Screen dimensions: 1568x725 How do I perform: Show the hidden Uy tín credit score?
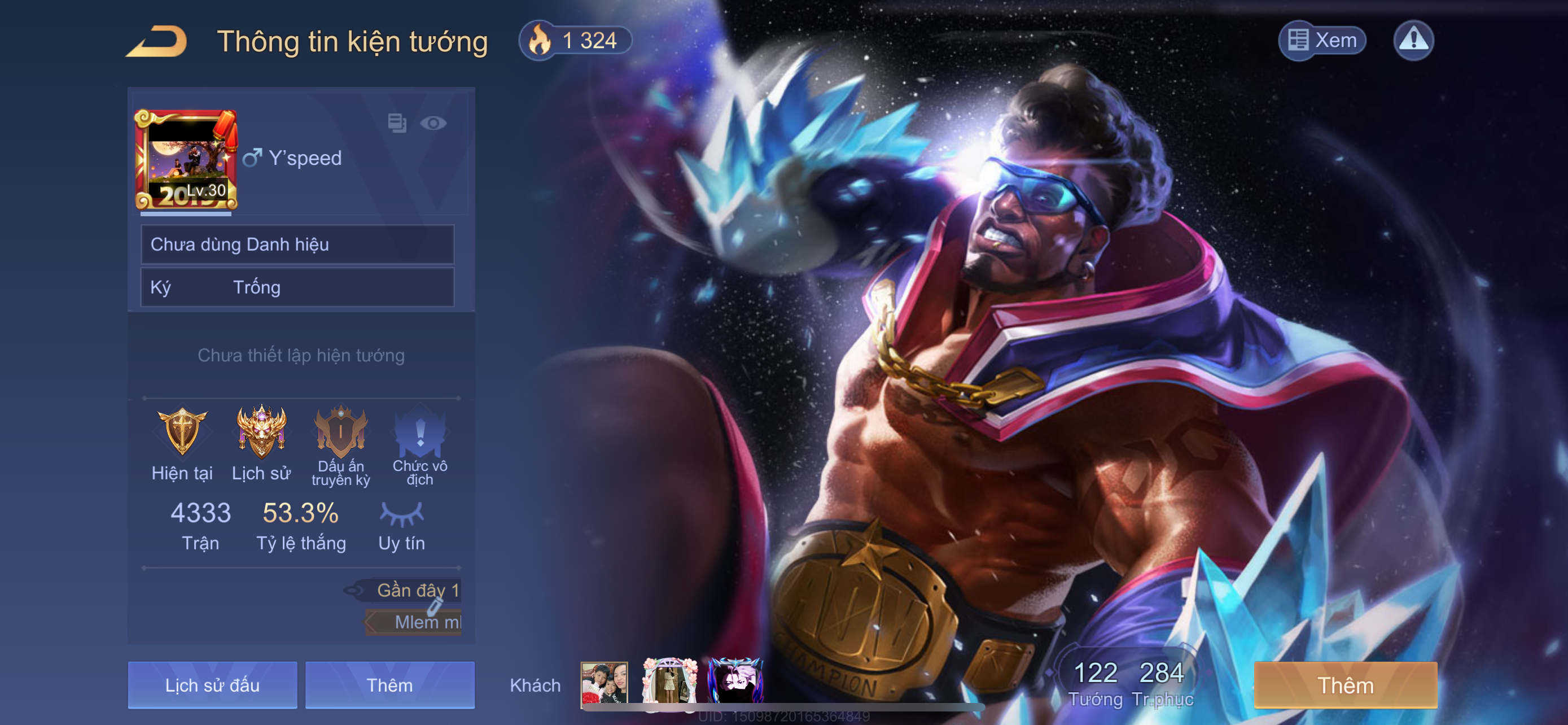click(x=401, y=514)
